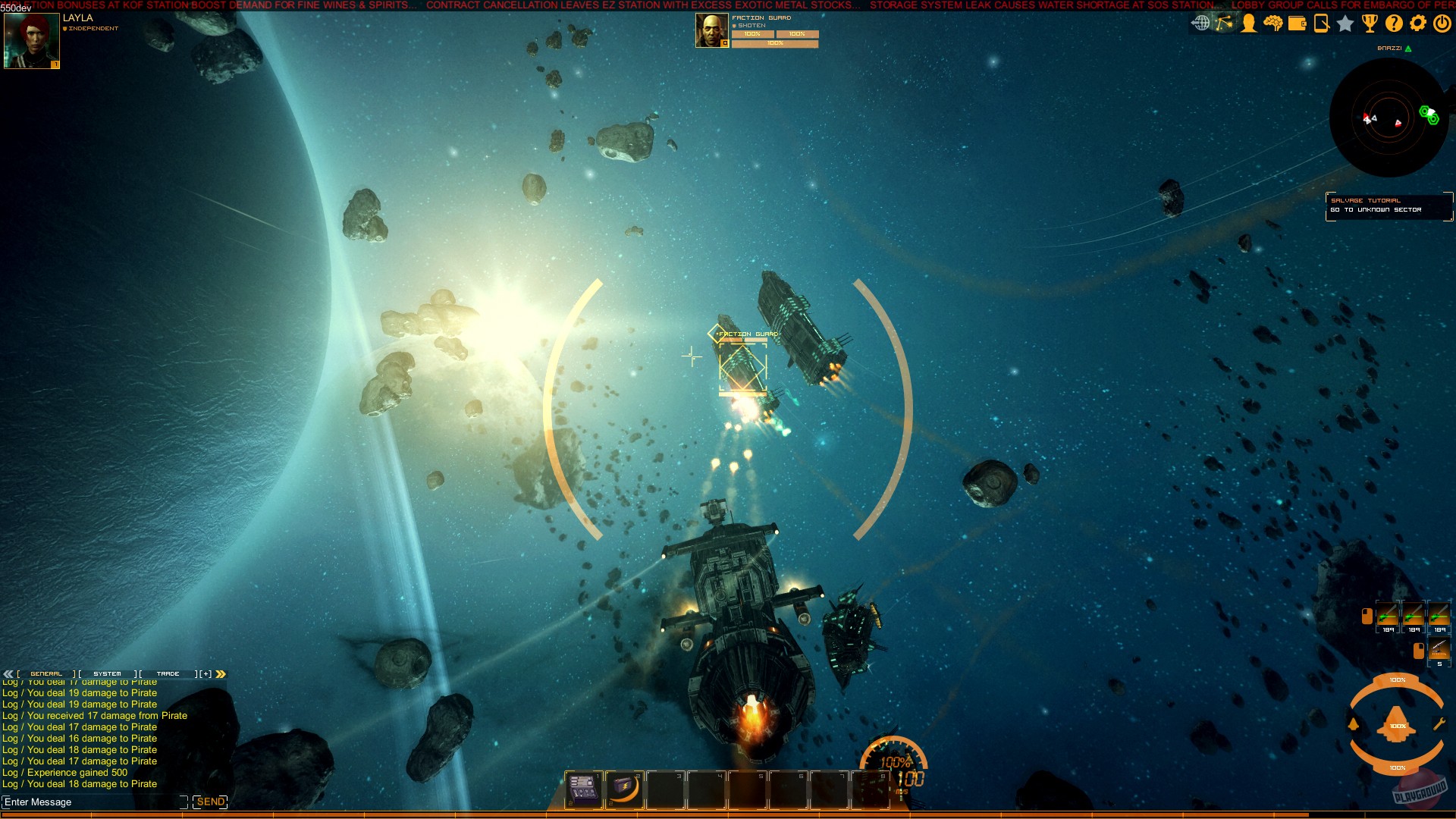Click the SEND chat button
Image resolution: width=1456 pixels, height=819 pixels.
click(x=210, y=802)
